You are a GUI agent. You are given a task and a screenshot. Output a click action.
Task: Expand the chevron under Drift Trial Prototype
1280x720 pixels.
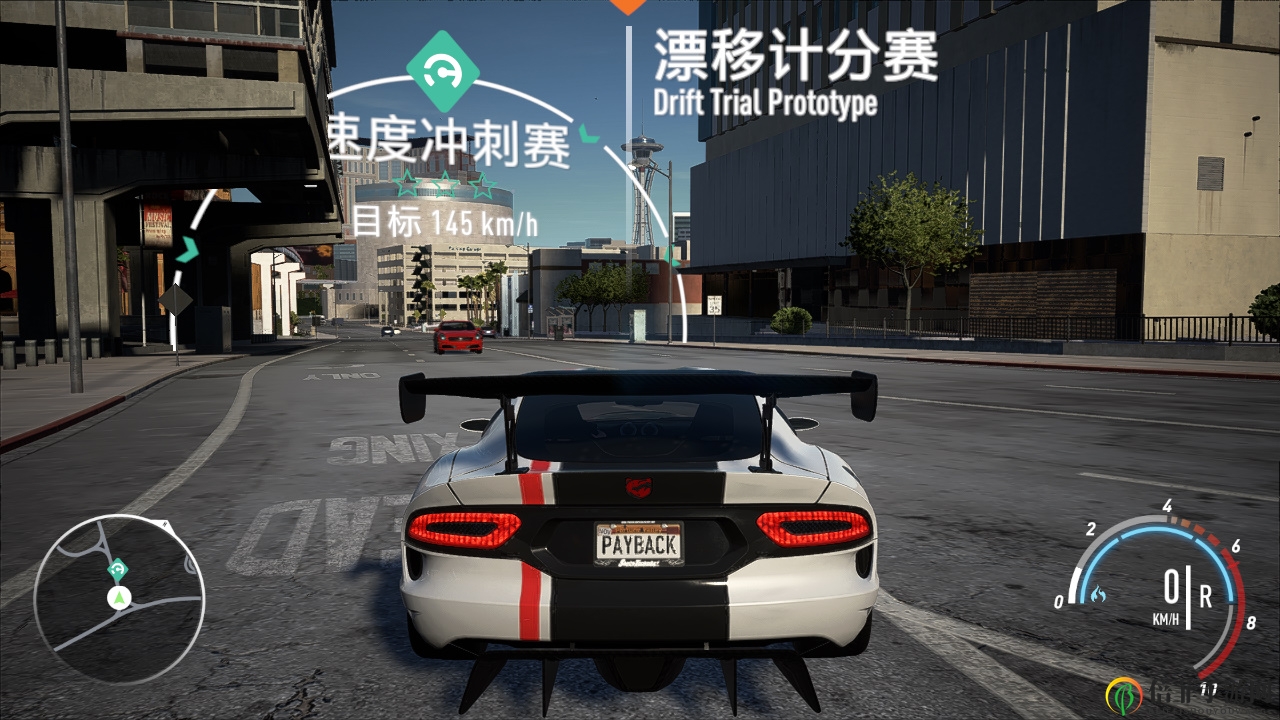672,257
